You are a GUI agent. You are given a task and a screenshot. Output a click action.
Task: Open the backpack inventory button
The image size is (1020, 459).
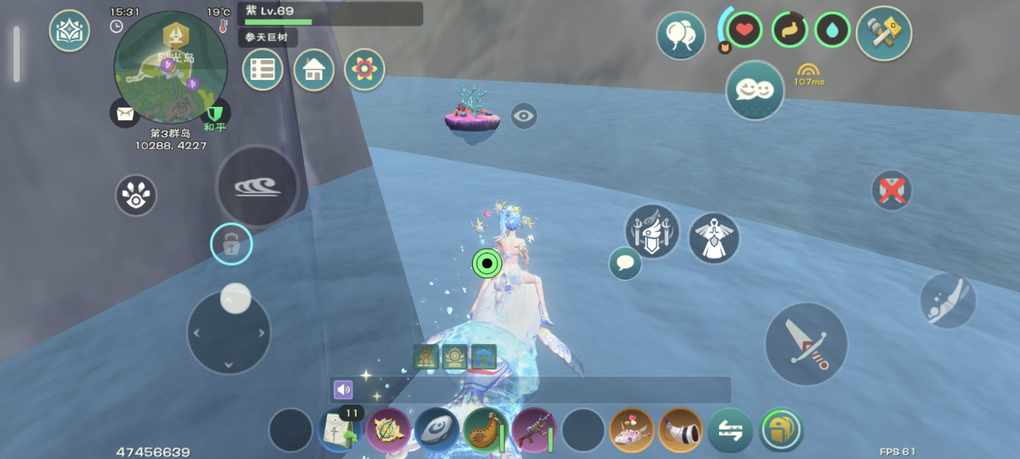pos(781,431)
